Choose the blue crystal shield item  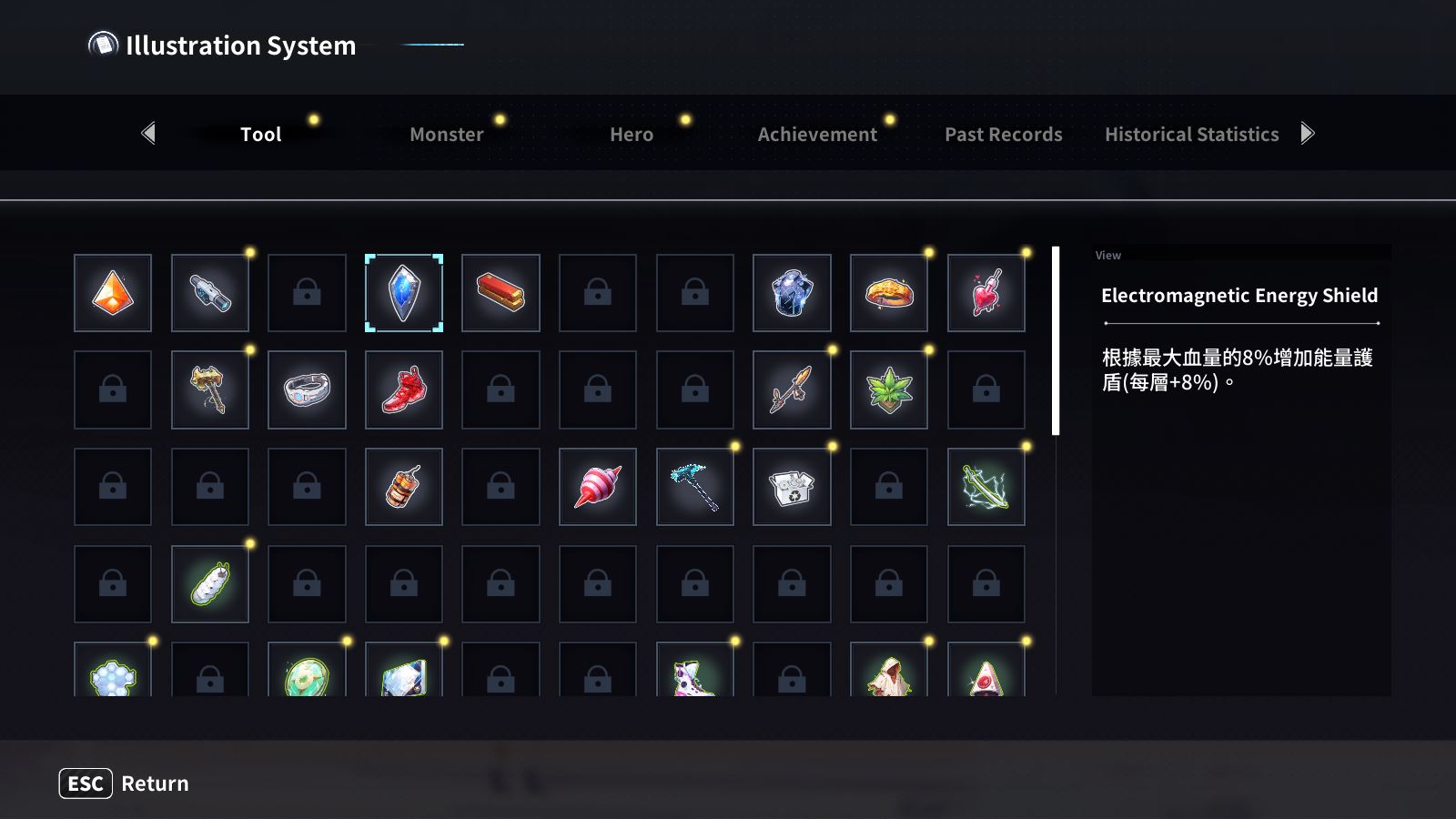[x=404, y=293]
